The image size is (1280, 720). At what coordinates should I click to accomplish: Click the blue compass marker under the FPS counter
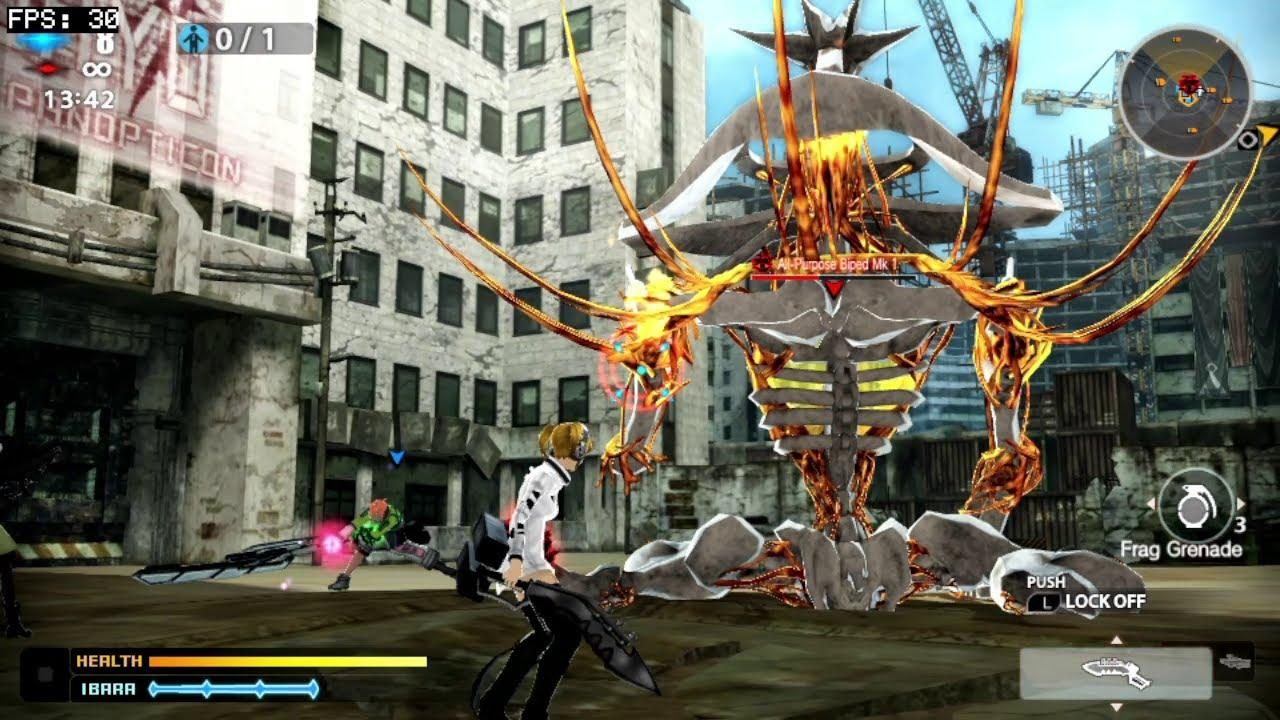45,43
